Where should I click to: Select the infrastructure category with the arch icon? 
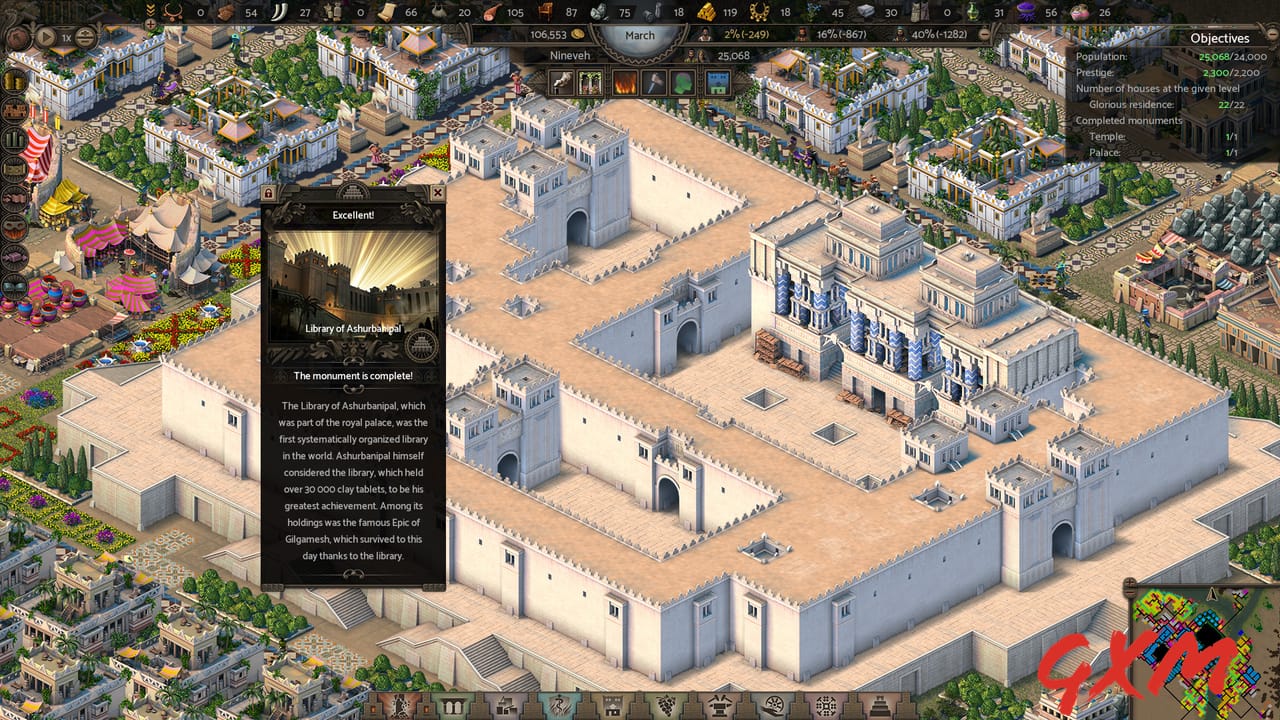(453, 705)
